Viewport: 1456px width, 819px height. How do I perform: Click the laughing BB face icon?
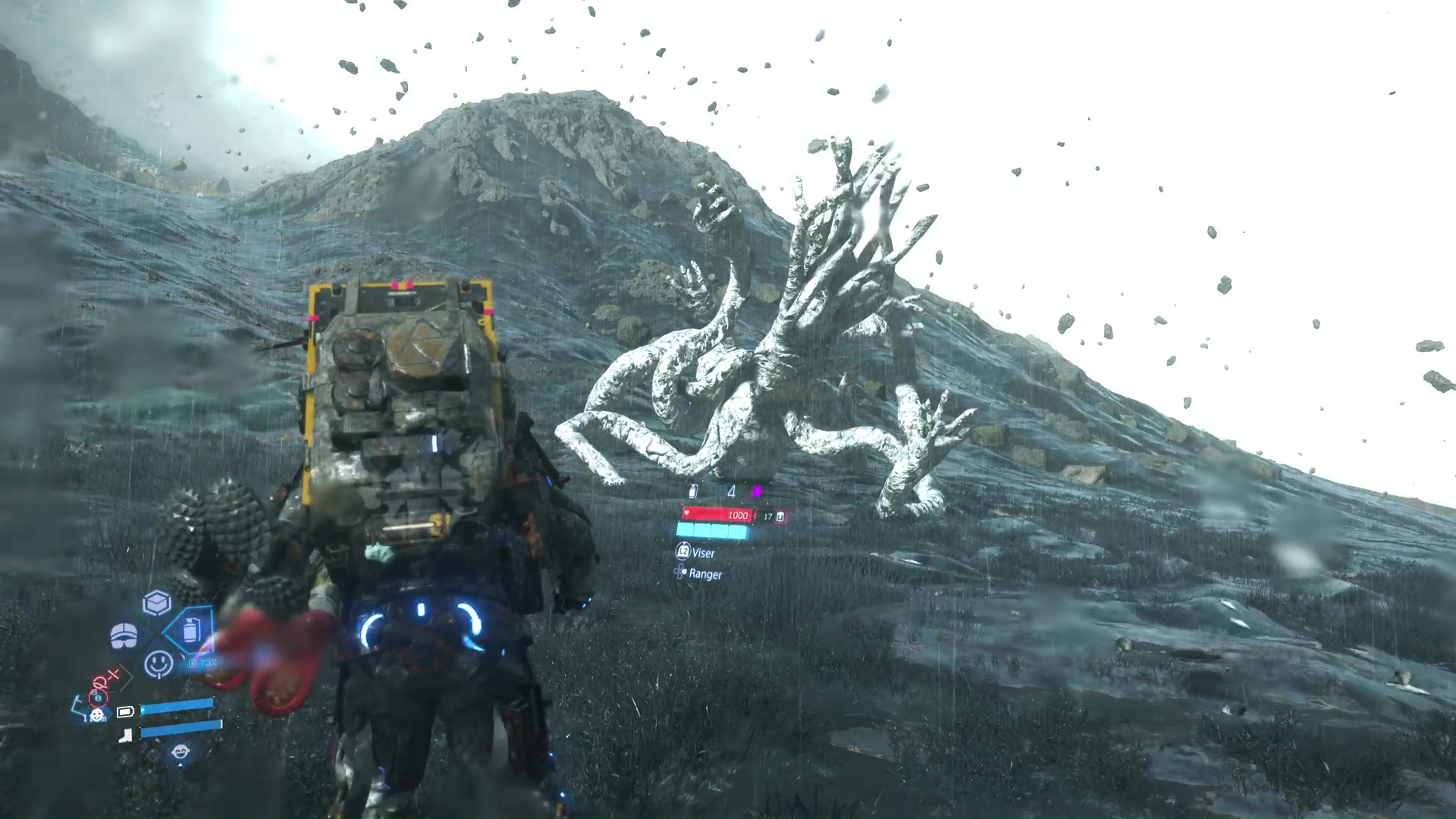point(180,752)
